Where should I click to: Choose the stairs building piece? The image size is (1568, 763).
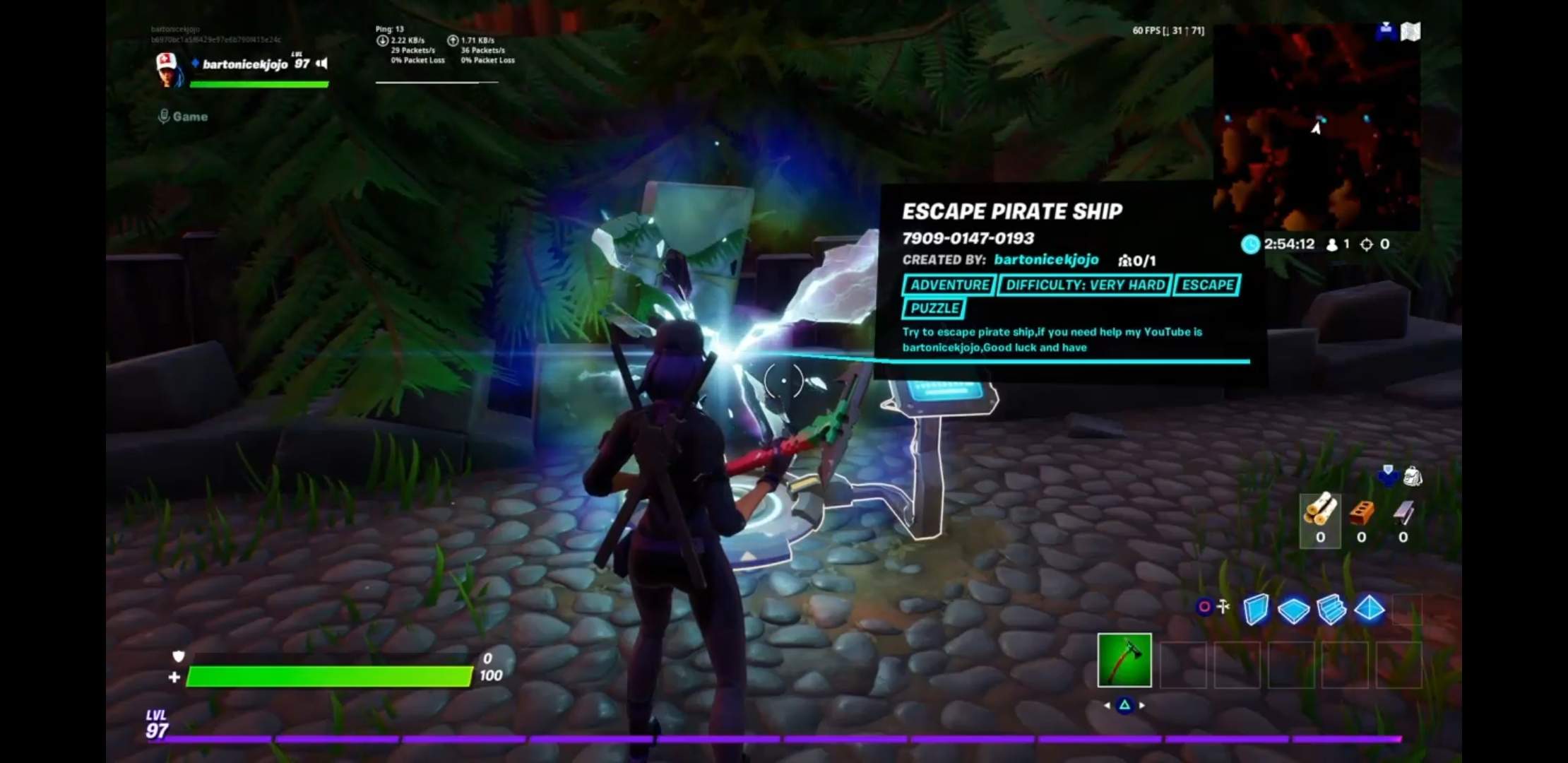click(x=1331, y=609)
